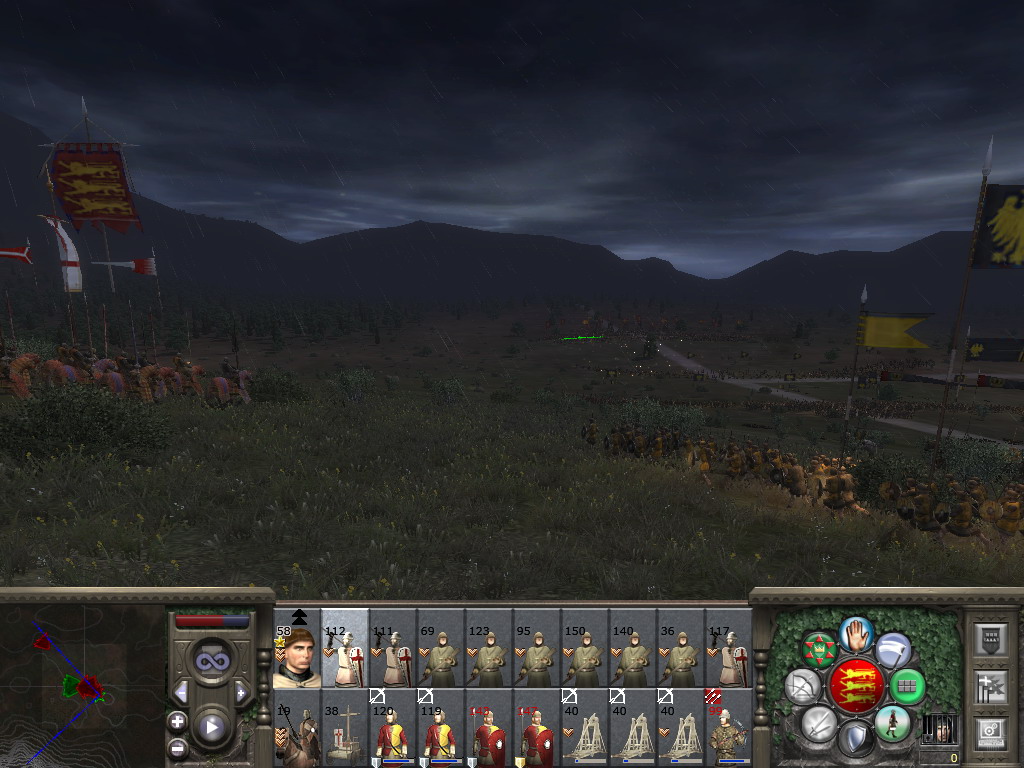The width and height of the screenshot is (1024, 768).
Task: Zoom out the minimap with minus button
Action: [x=178, y=746]
